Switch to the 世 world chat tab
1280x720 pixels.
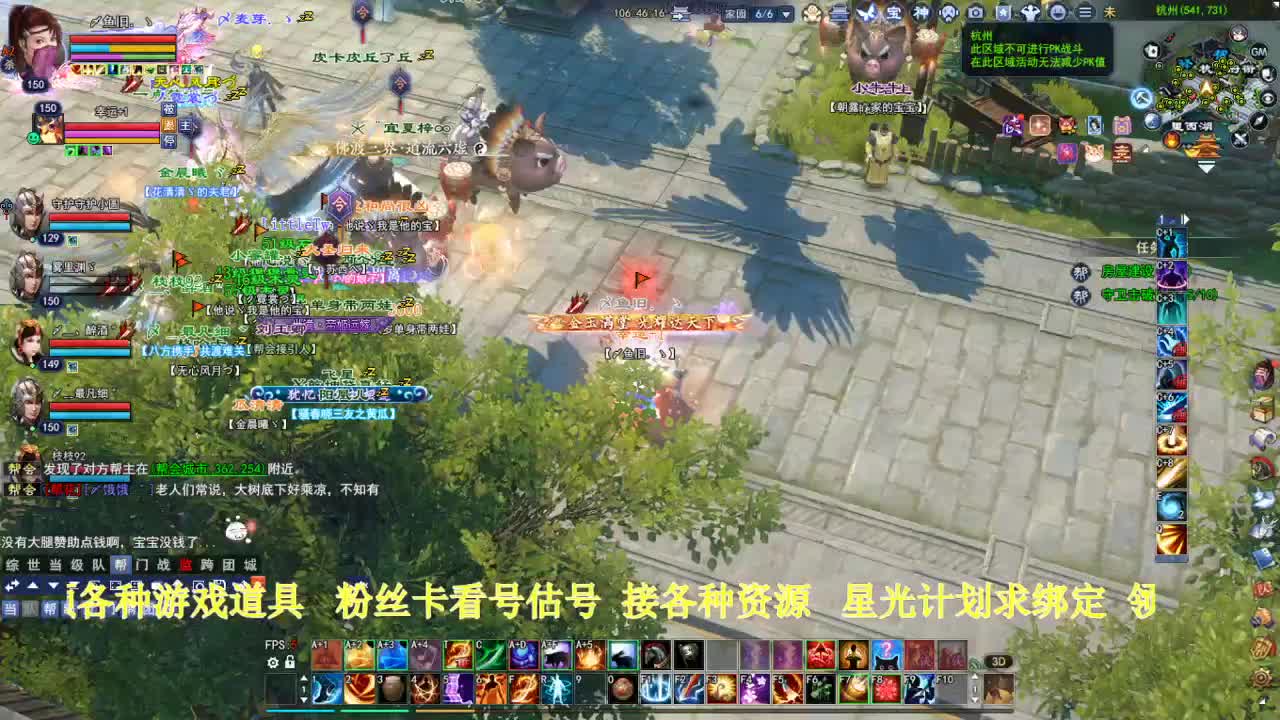pyautogui.click(x=33, y=564)
